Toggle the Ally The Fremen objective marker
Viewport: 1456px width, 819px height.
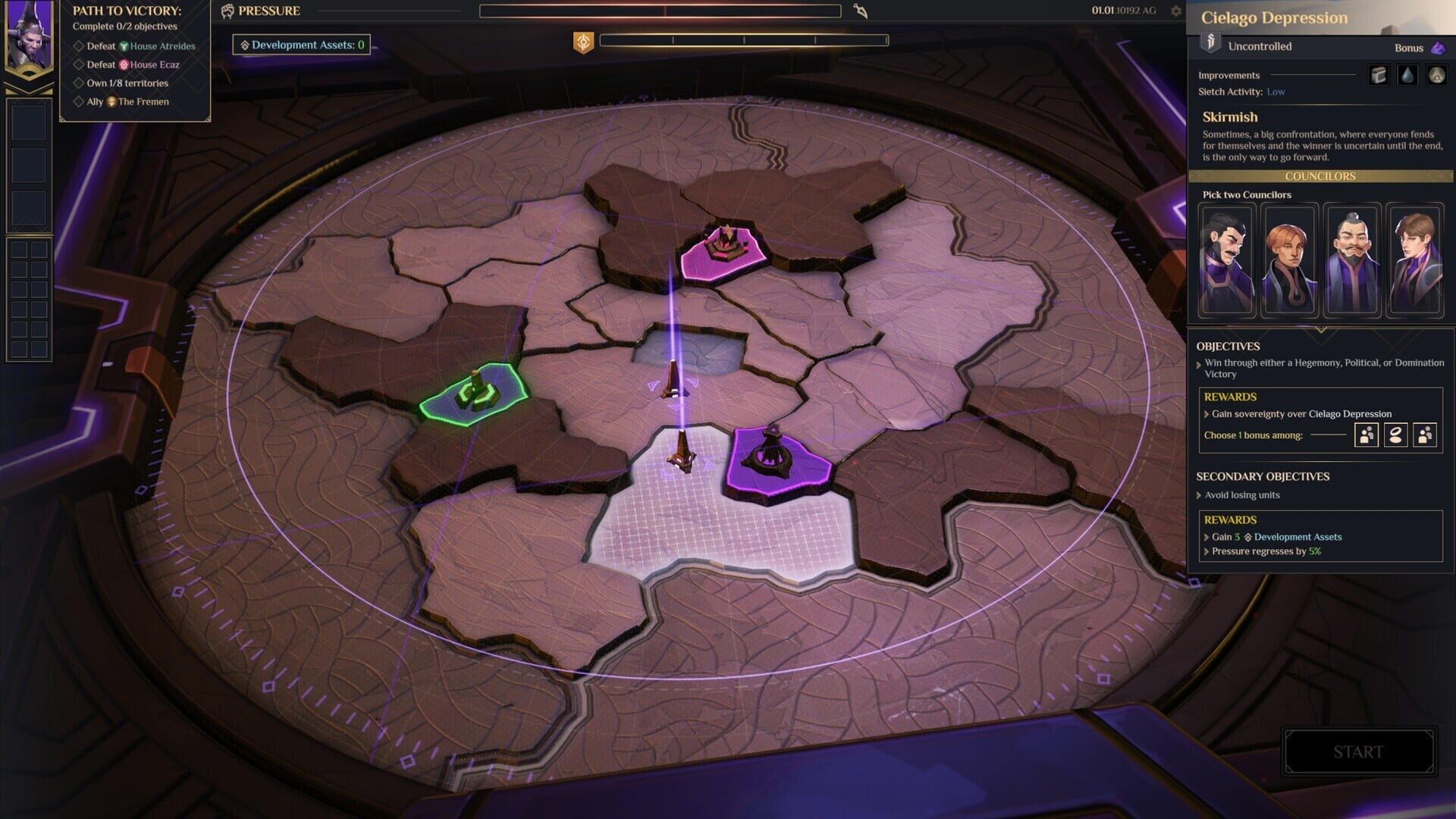click(x=80, y=101)
